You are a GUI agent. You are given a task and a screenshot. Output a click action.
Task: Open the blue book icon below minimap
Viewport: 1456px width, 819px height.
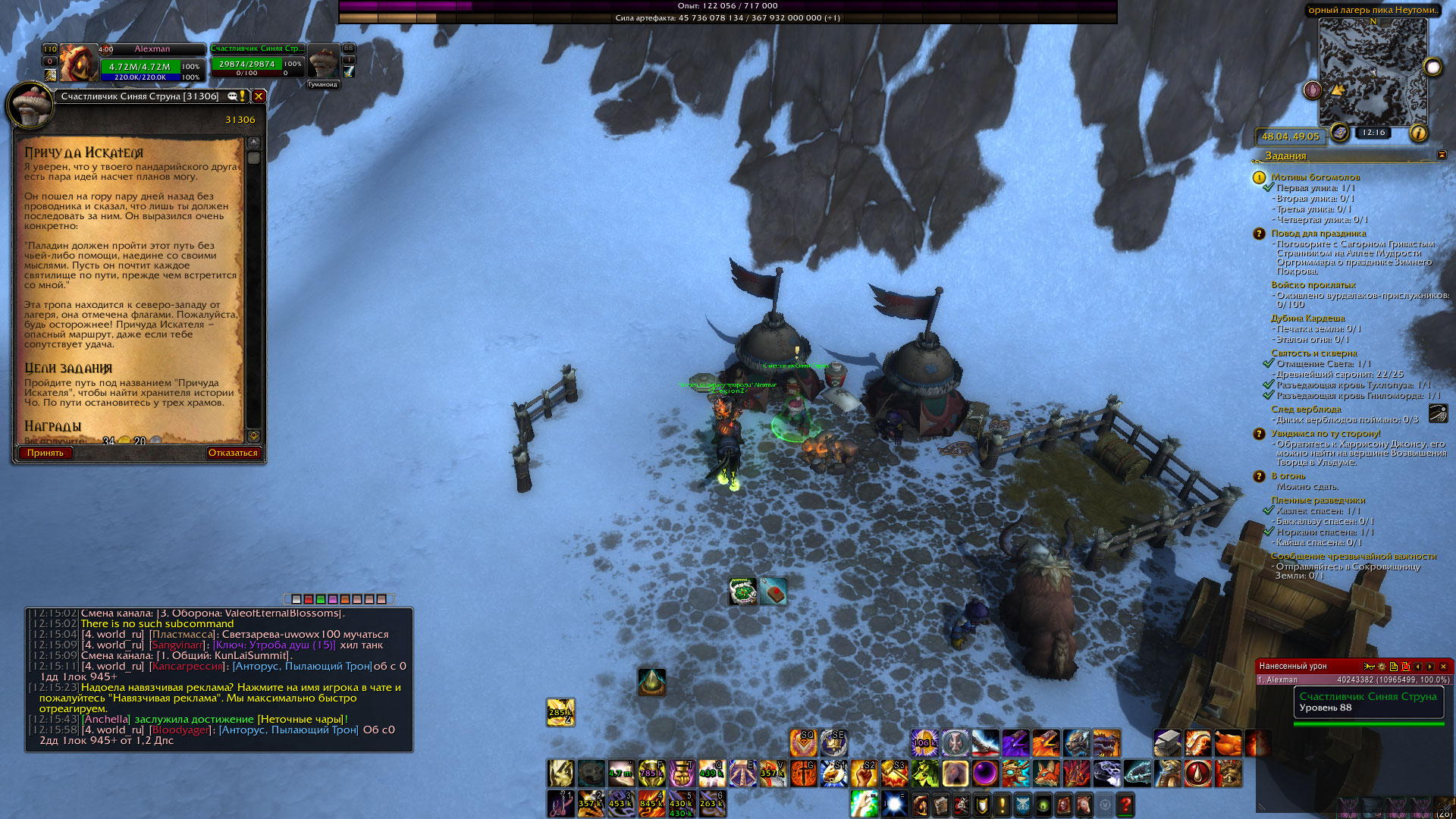click(x=1339, y=133)
